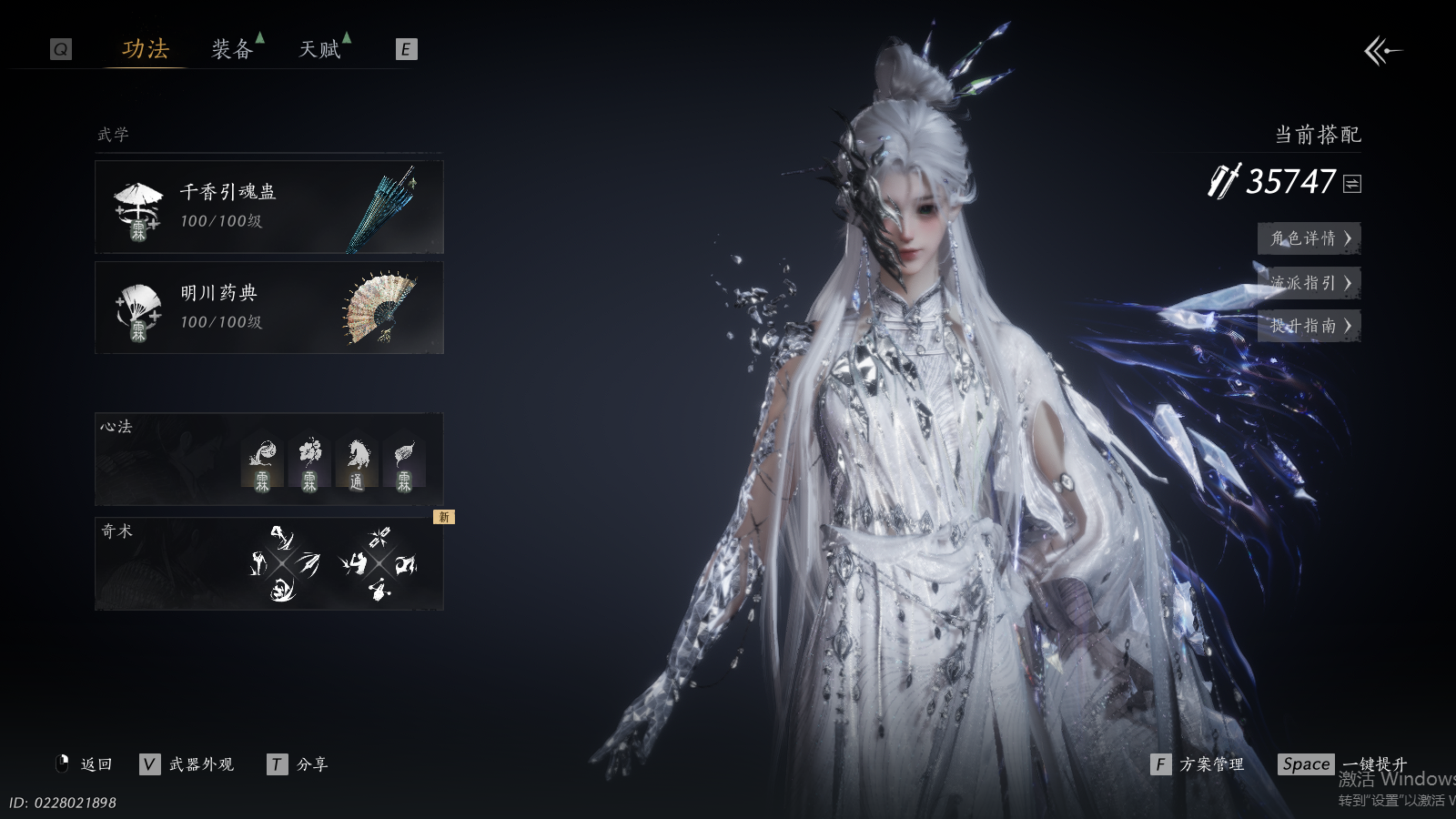Image resolution: width=1456 pixels, height=819 pixels.
Task: Open 角色详情 character details
Action: [1309, 238]
